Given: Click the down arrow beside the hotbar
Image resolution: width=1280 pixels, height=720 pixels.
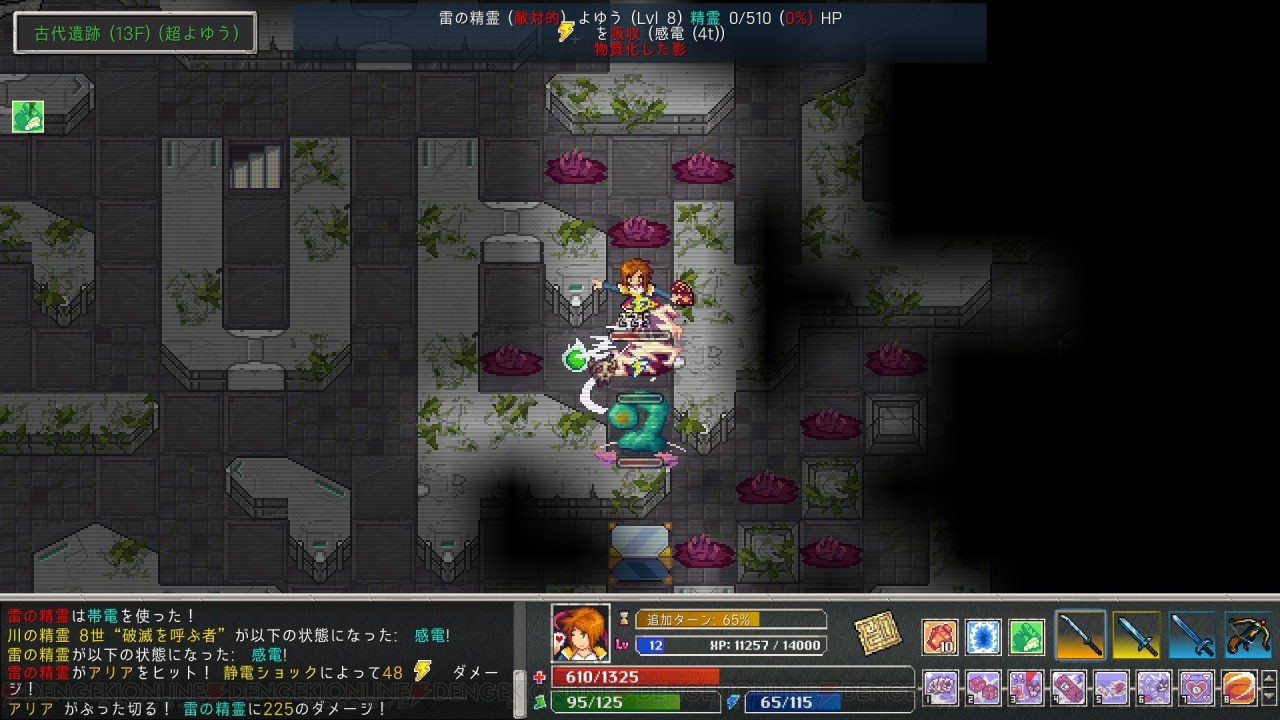Looking at the screenshot, I should click(x=1268, y=697).
